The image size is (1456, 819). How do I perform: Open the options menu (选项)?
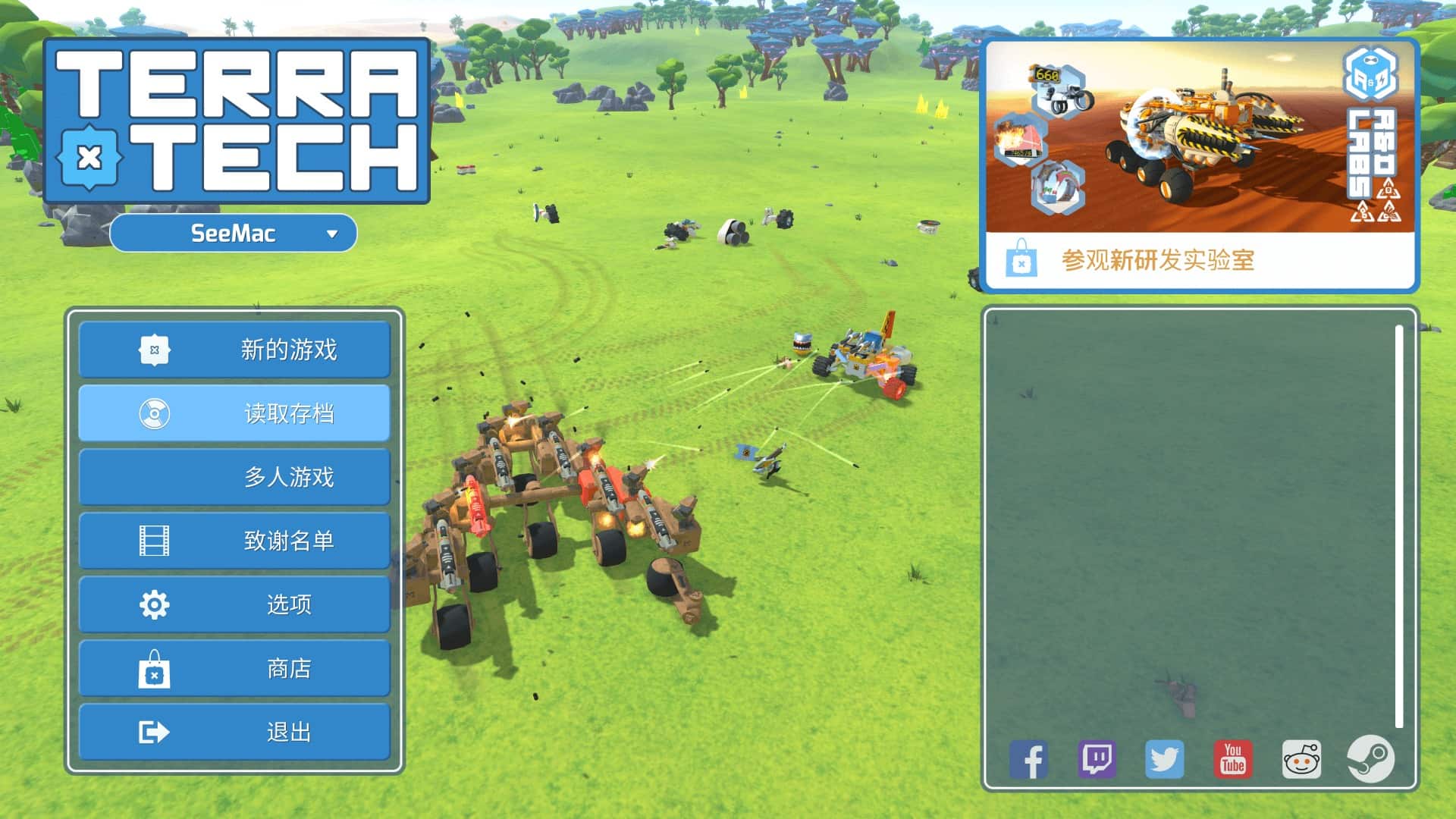[x=234, y=604]
